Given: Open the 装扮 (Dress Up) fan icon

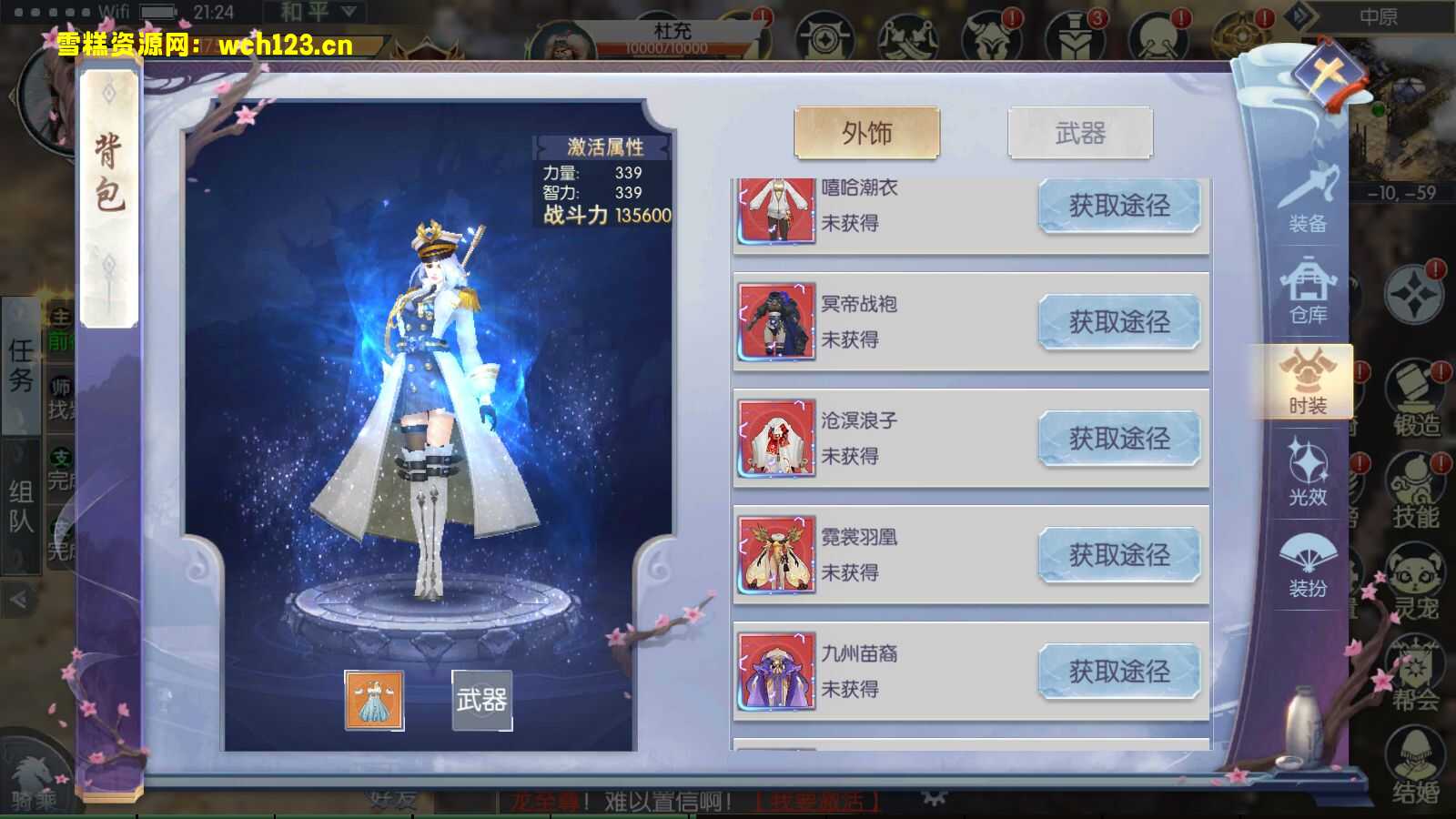Looking at the screenshot, I should coord(1309,564).
